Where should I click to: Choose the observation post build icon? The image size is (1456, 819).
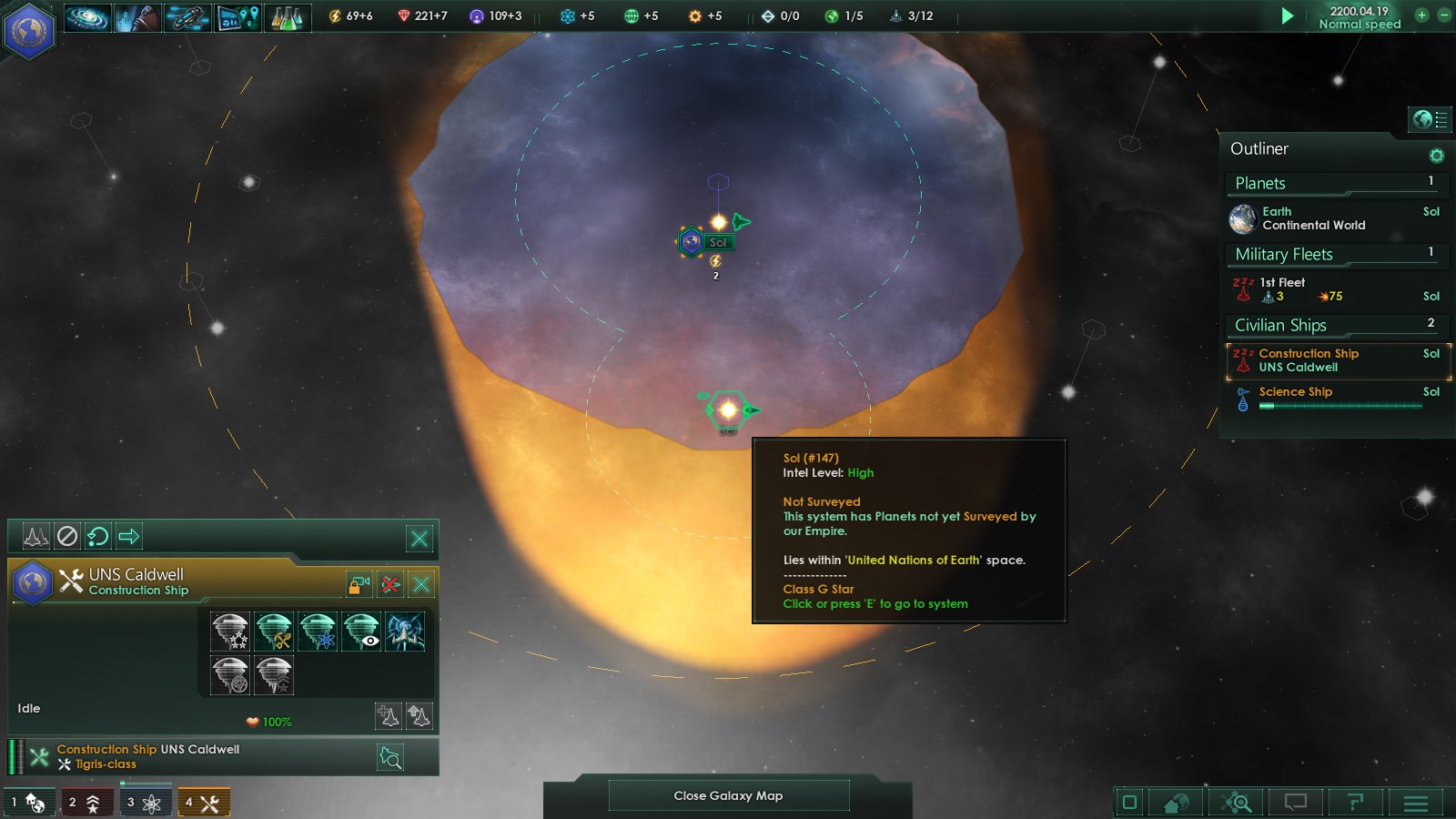click(361, 631)
